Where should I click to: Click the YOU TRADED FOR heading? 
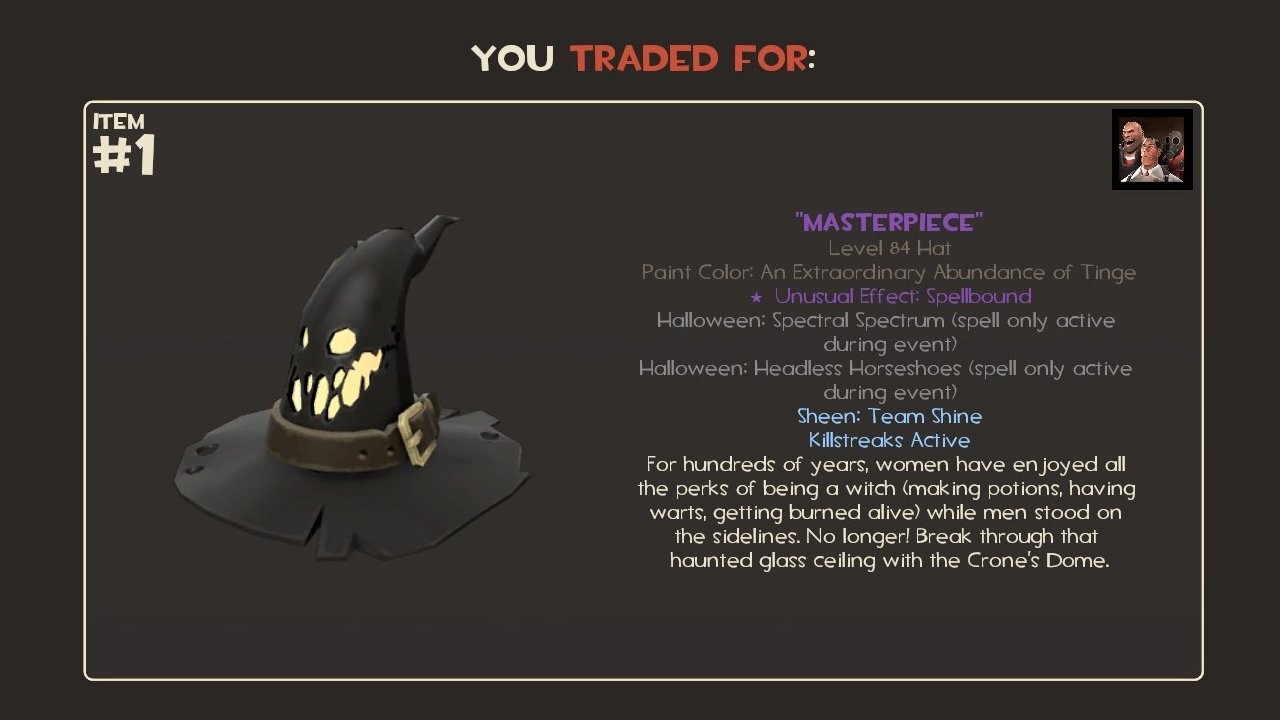tap(645, 58)
